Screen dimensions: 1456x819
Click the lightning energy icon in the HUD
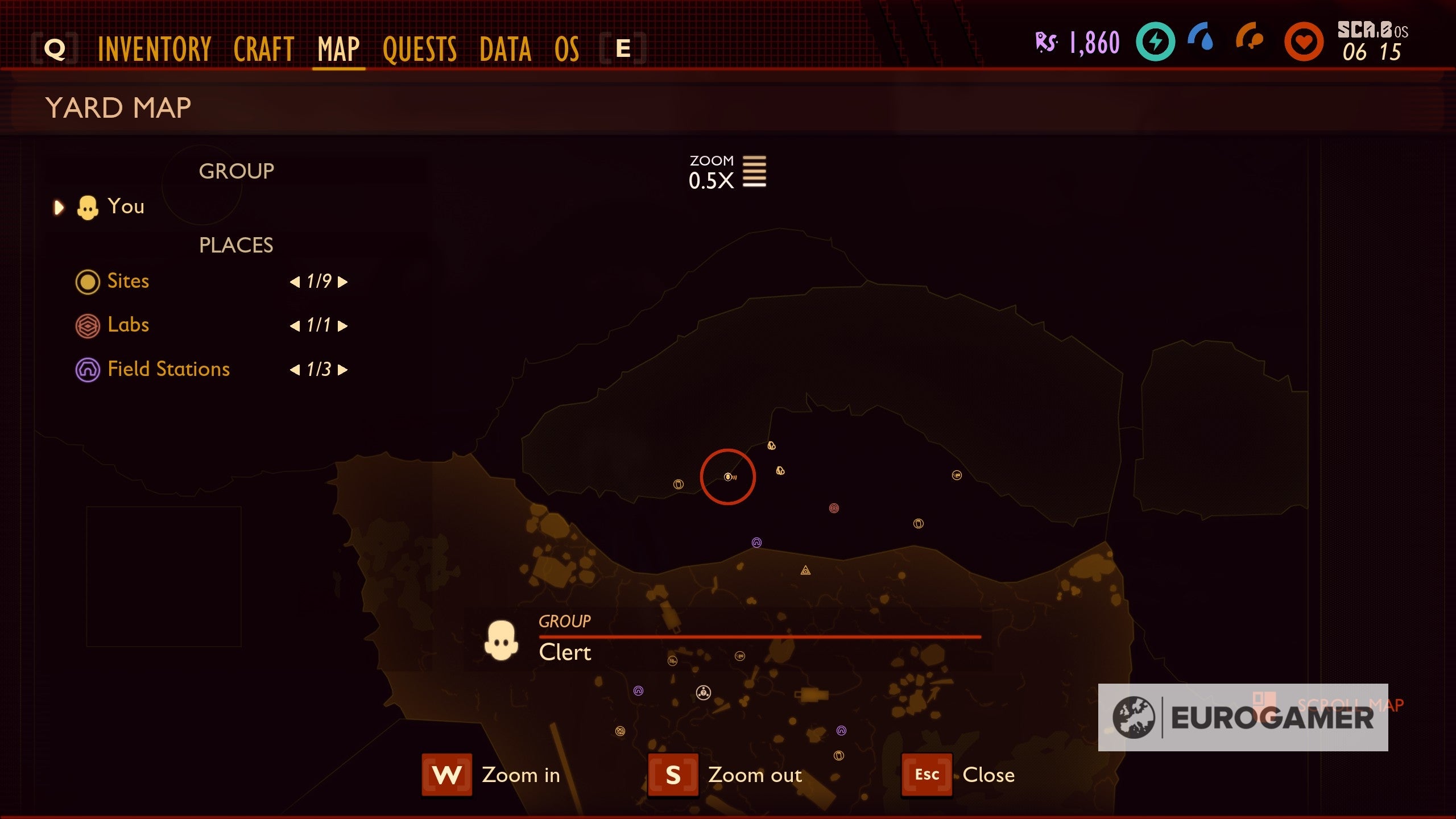coord(1155,42)
